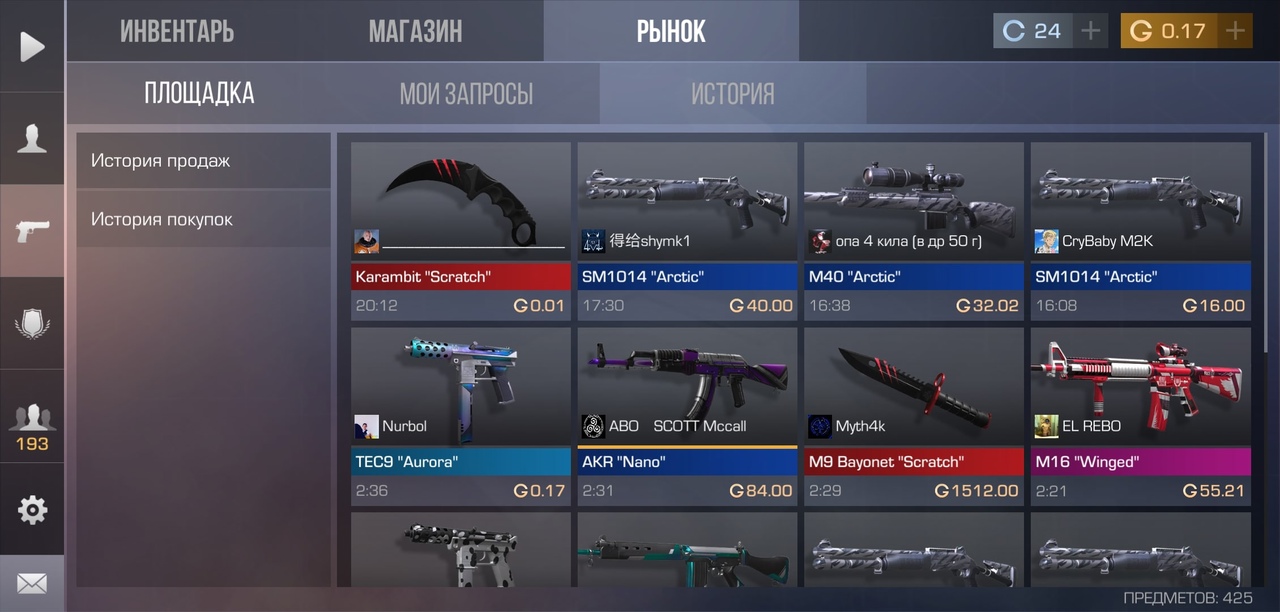
Task: Open the player profile icon
Action: pos(32,139)
